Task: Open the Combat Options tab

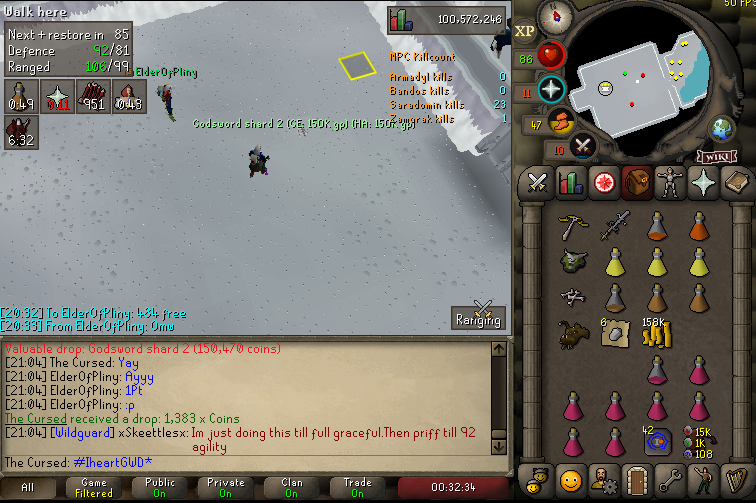Action: pos(538,183)
